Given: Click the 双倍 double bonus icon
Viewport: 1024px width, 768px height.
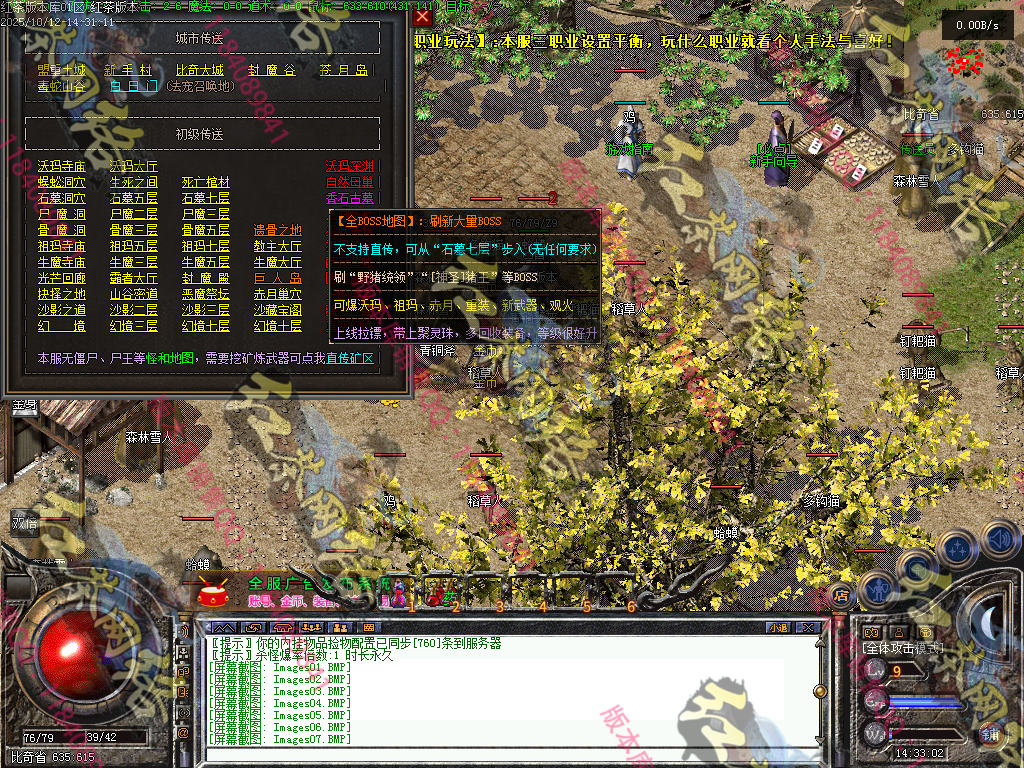Looking at the screenshot, I should pos(24,522).
